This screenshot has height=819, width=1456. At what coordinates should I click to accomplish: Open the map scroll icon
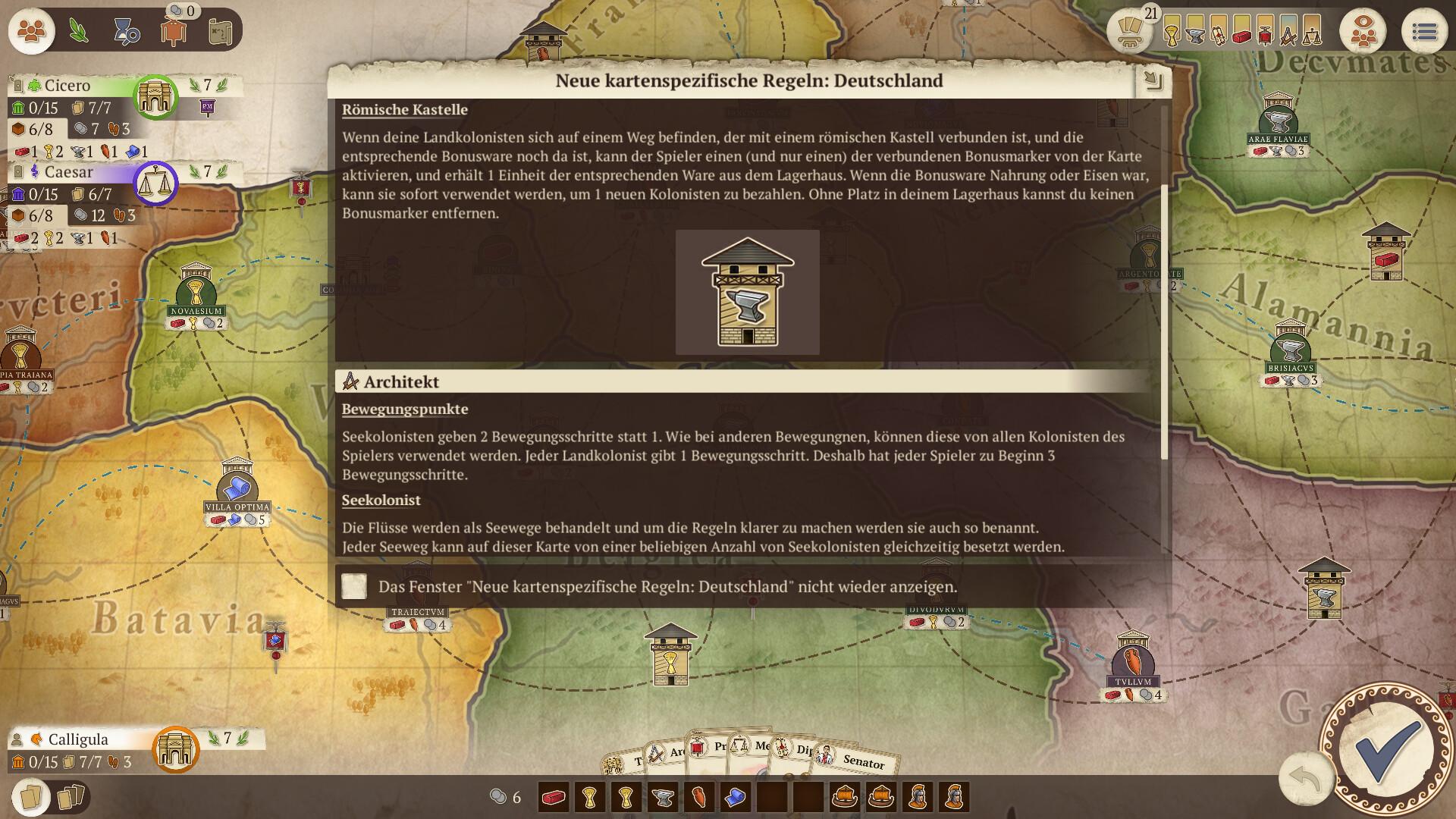coord(221,30)
